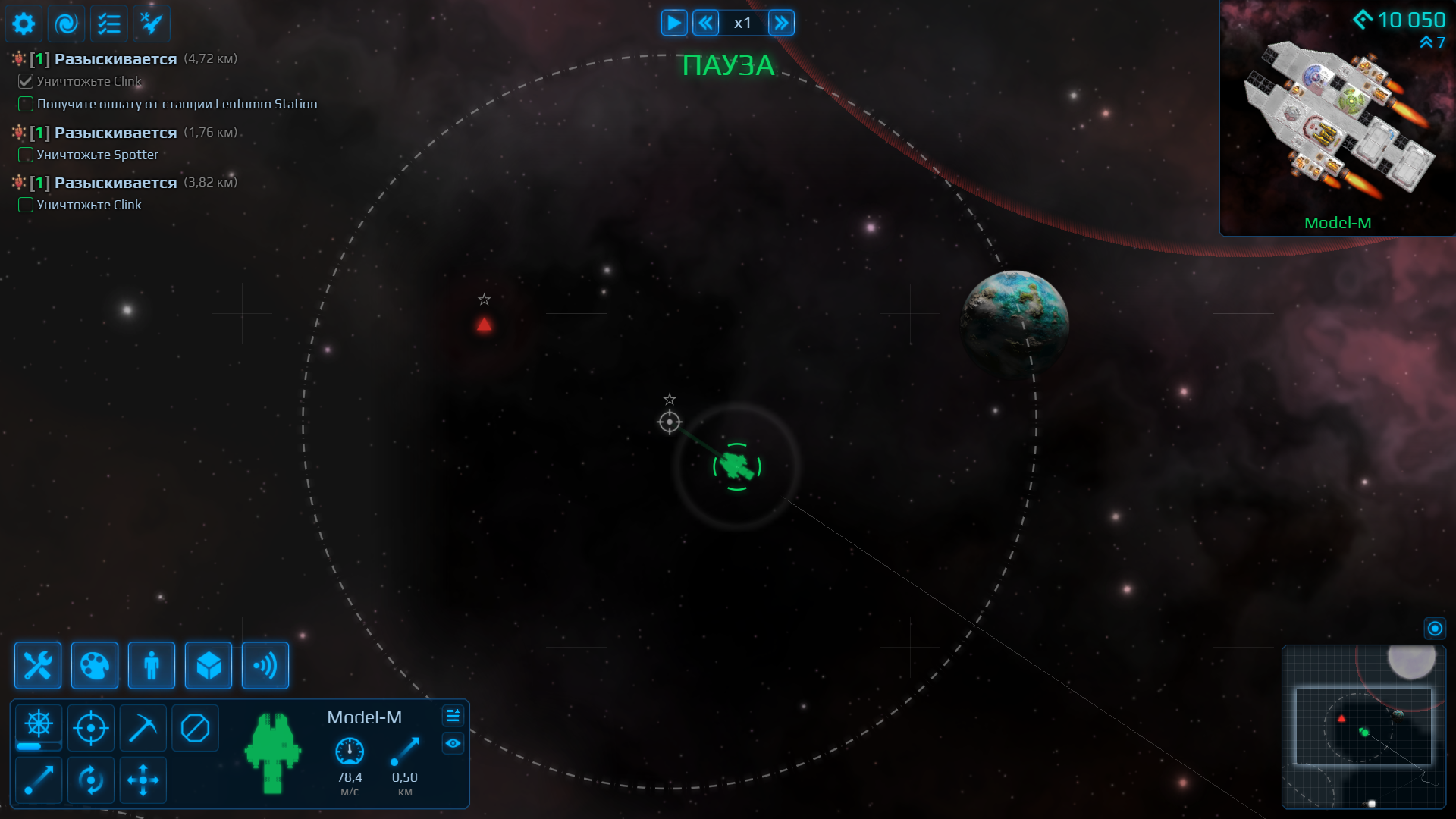This screenshot has height=819, width=1456.
Task: Toggle the mission checklist icon
Action: [x=109, y=24]
